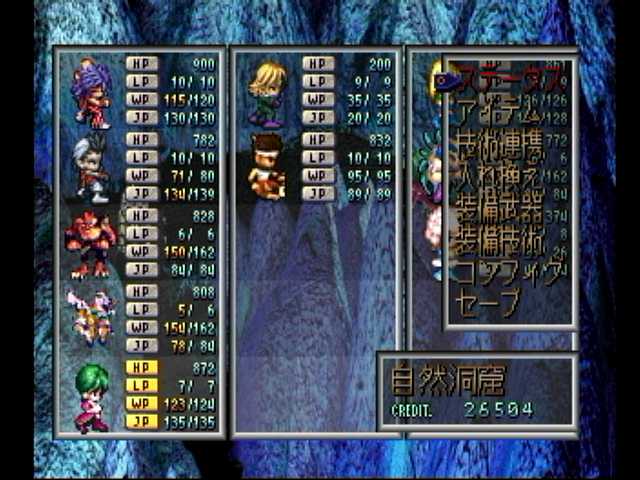The height and width of the screenshot is (480, 640).
Task: Select the red monster party member
Action: click(x=91, y=244)
